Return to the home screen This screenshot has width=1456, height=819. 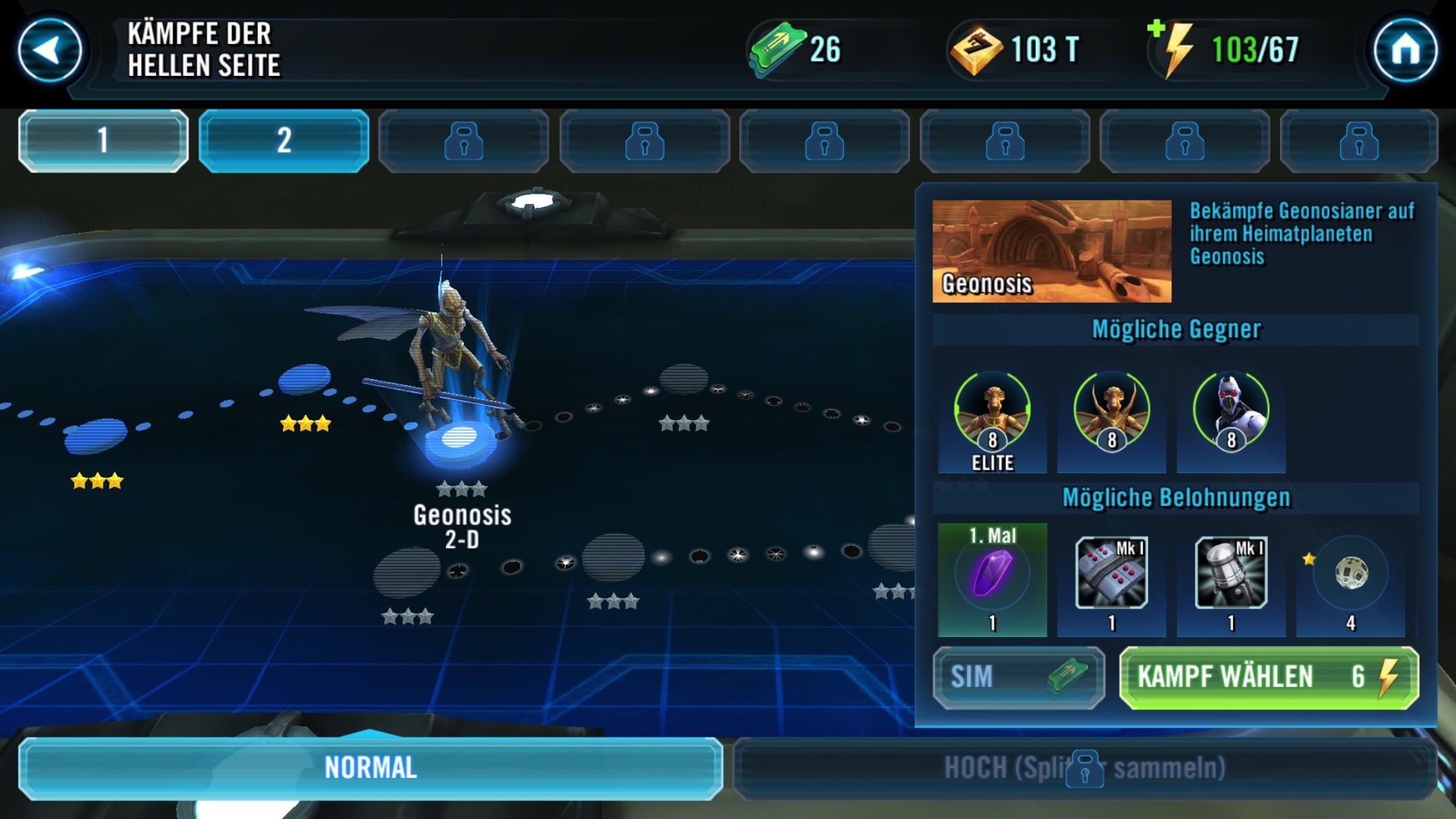tap(1405, 50)
